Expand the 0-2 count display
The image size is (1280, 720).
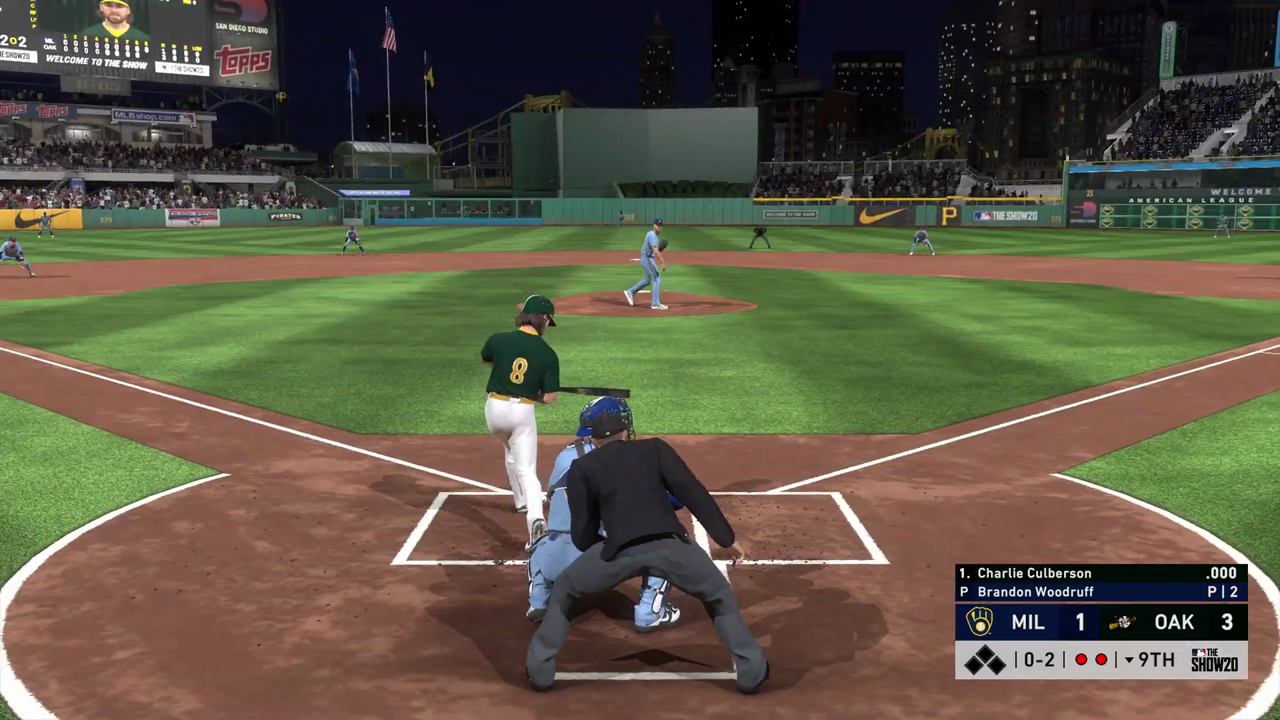tap(1037, 659)
